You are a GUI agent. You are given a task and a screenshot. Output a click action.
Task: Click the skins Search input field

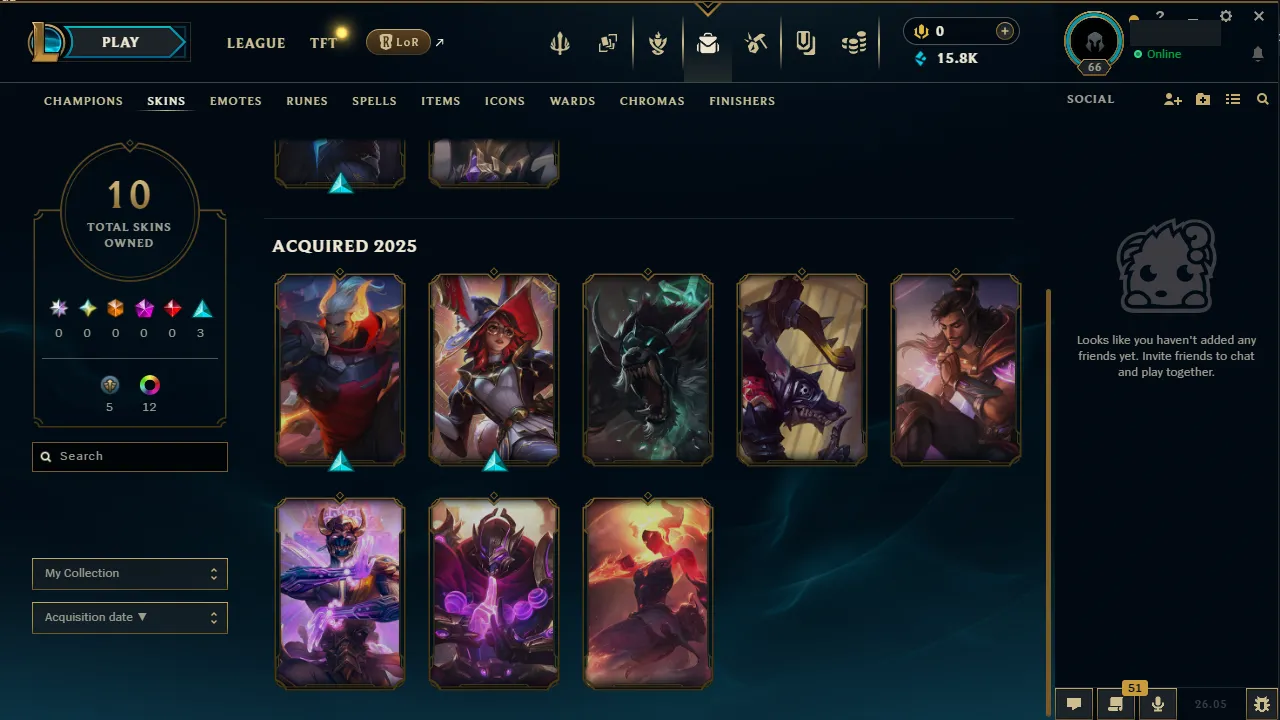(x=129, y=457)
